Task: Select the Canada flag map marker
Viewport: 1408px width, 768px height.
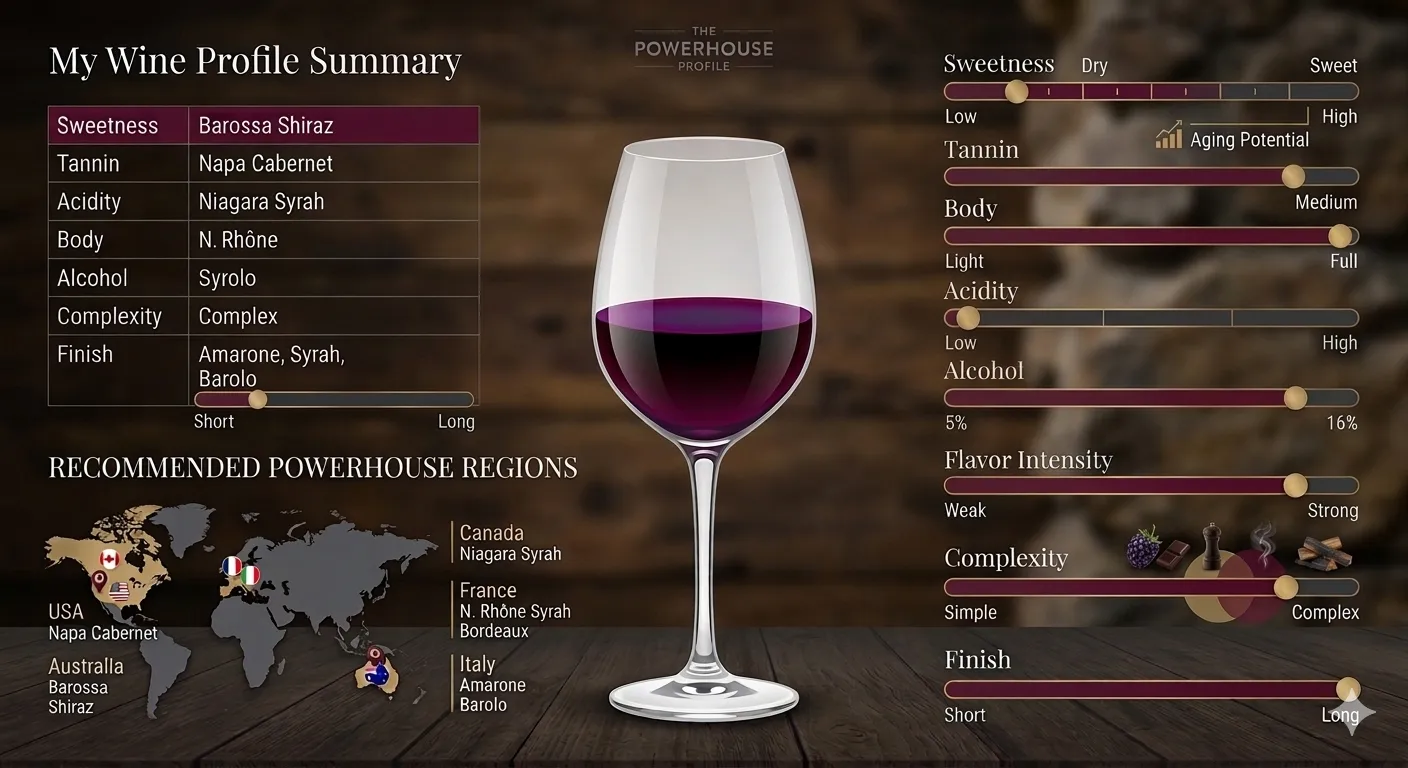Action: pos(109,558)
